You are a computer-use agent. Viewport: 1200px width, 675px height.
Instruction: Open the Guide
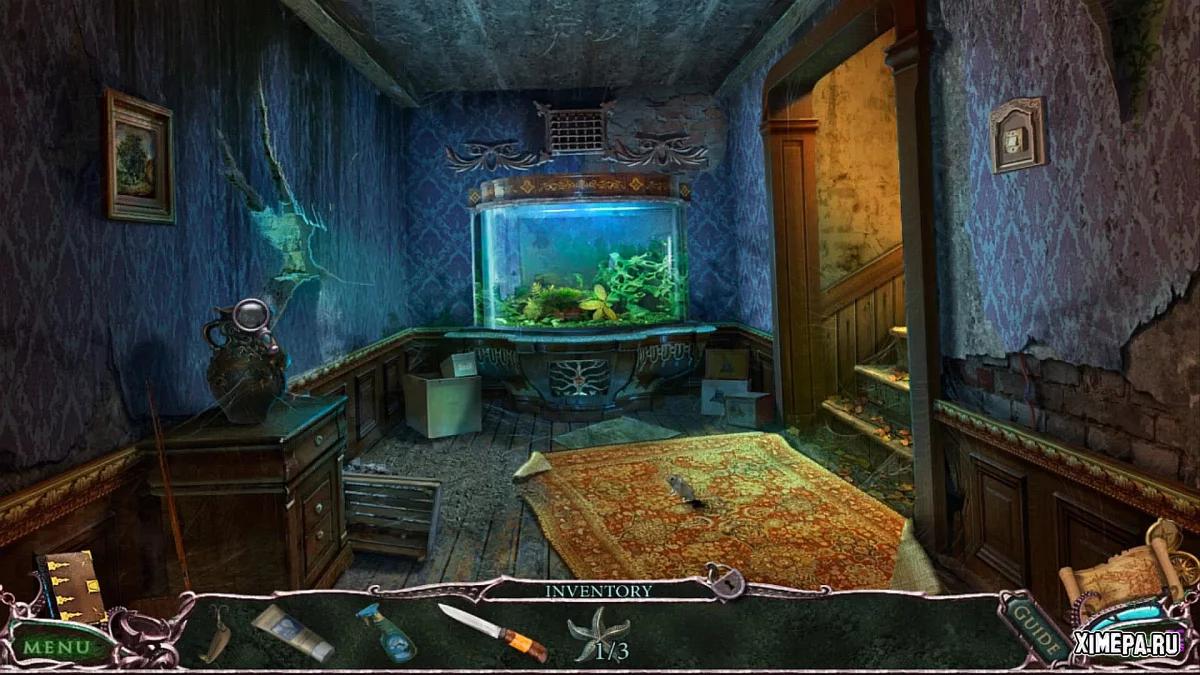click(x=1028, y=626)
